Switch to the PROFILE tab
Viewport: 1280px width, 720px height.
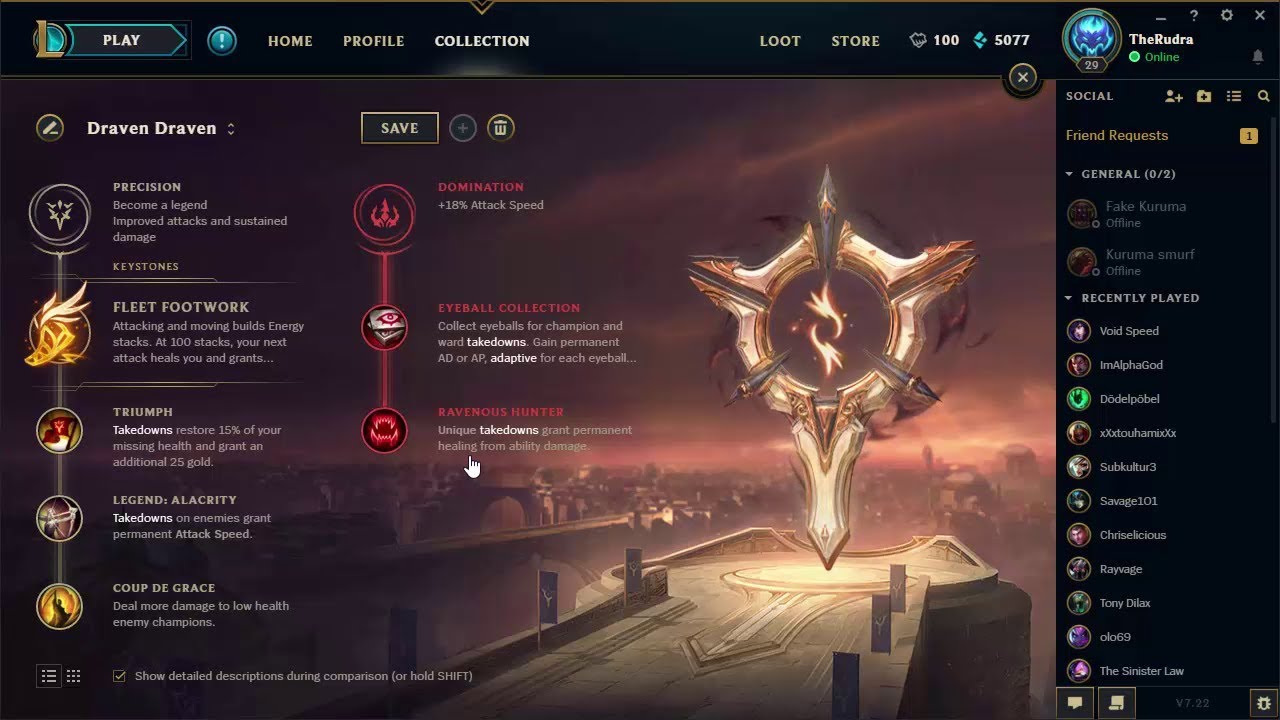pyautogui.click(x=373, y=41)
